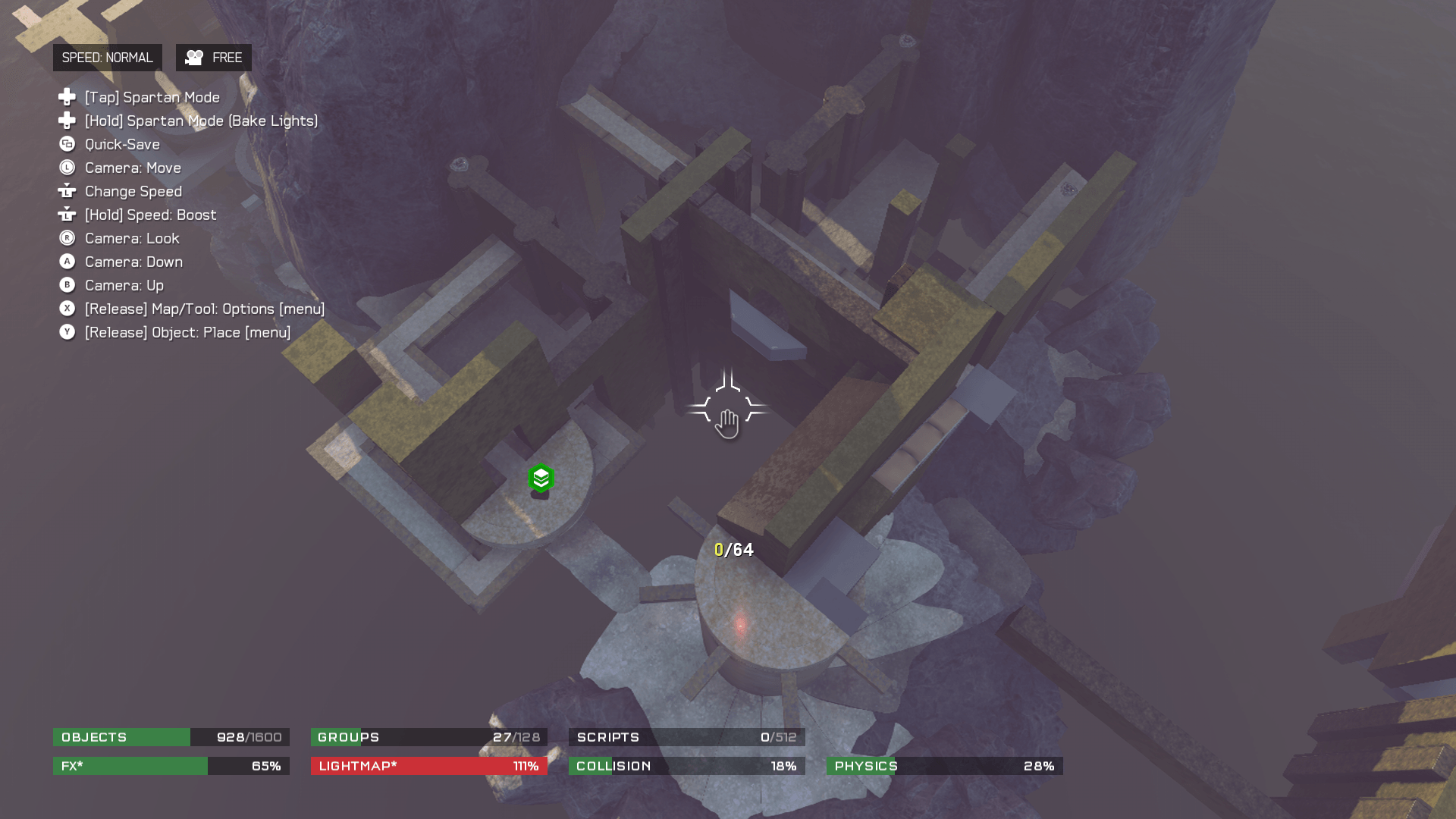Click the SPEED: NORMAL indicator
This screenshot has width=1456, height=819.
coord(107,58)
